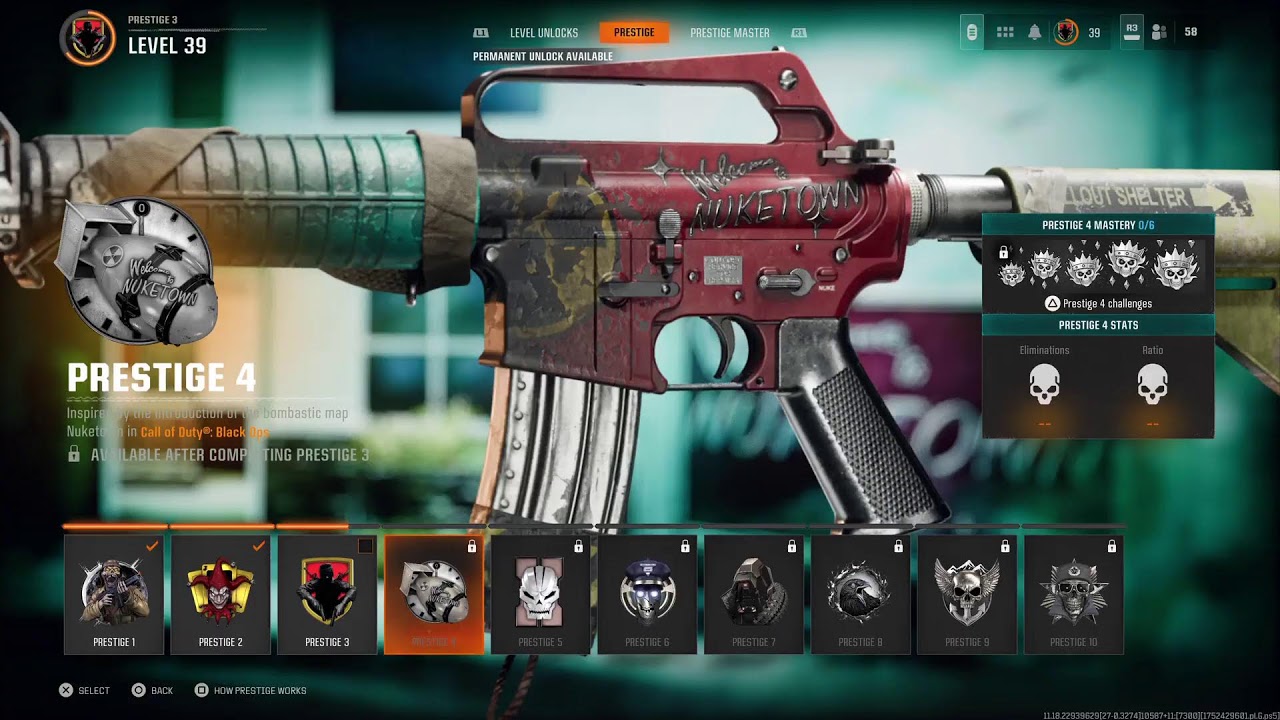Viewport: 1280px width, 720px height.
Task: Click the player emblem beside Level 39
Action: point(88,38)
